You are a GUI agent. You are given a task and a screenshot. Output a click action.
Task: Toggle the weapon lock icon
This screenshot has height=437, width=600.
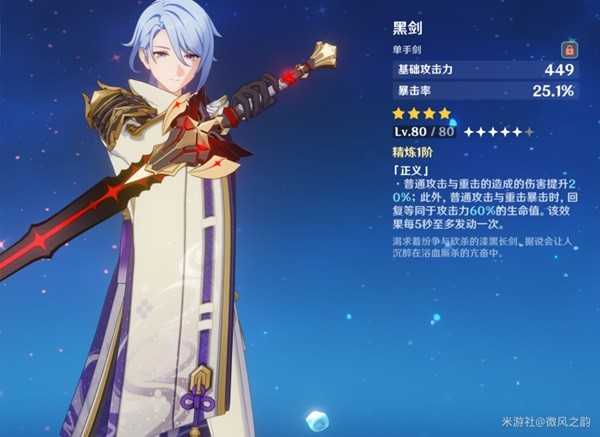[569, 48]
